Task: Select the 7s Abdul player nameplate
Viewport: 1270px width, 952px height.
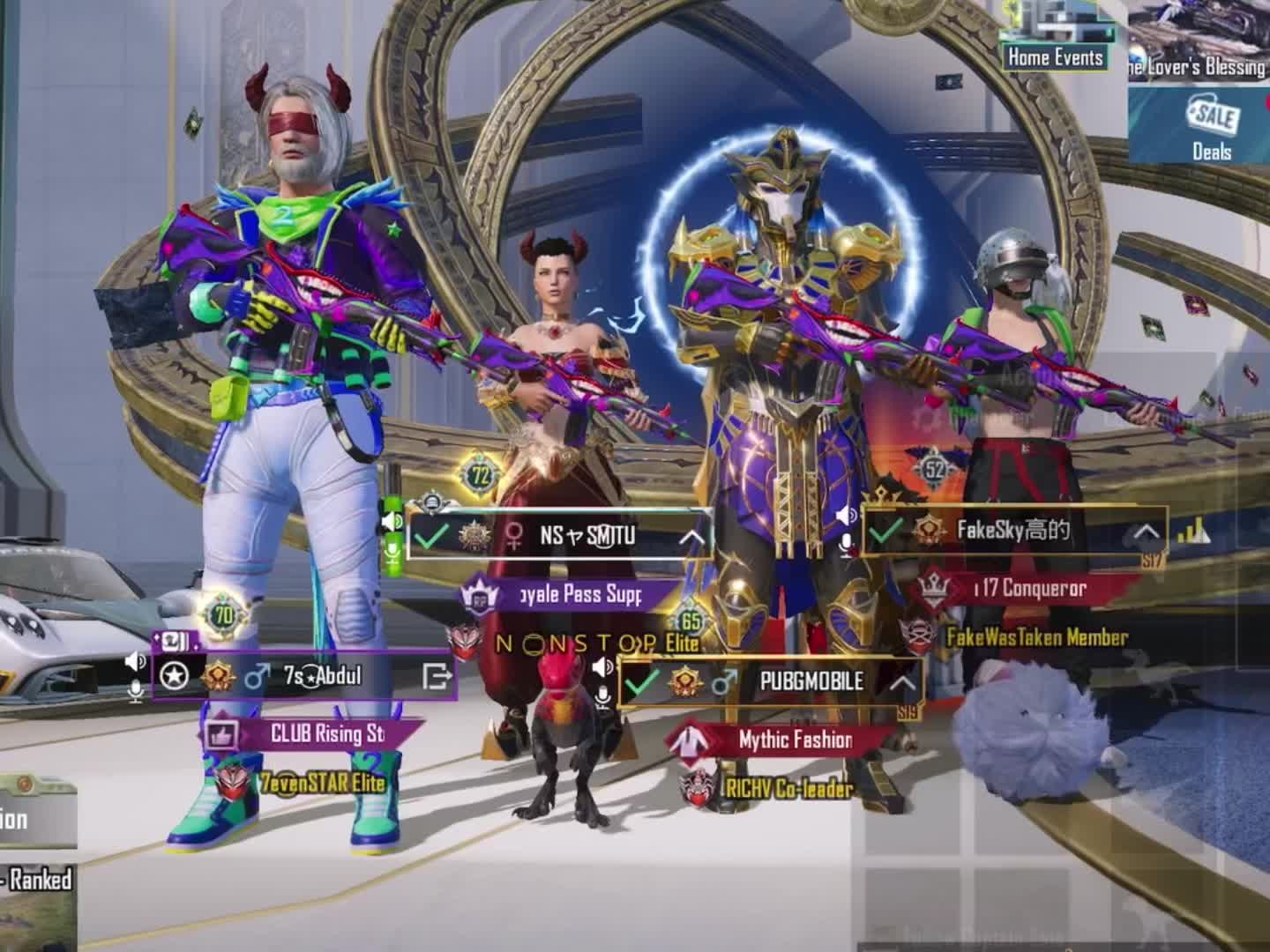Action: click(x=322, y=676)
